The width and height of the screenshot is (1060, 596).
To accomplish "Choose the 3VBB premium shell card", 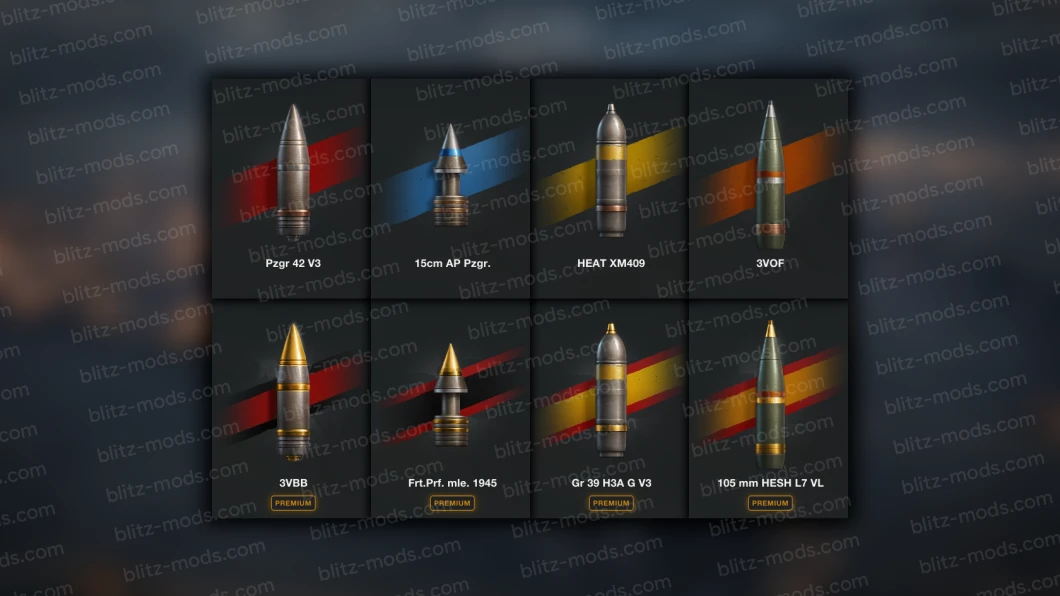I will 291,408.
